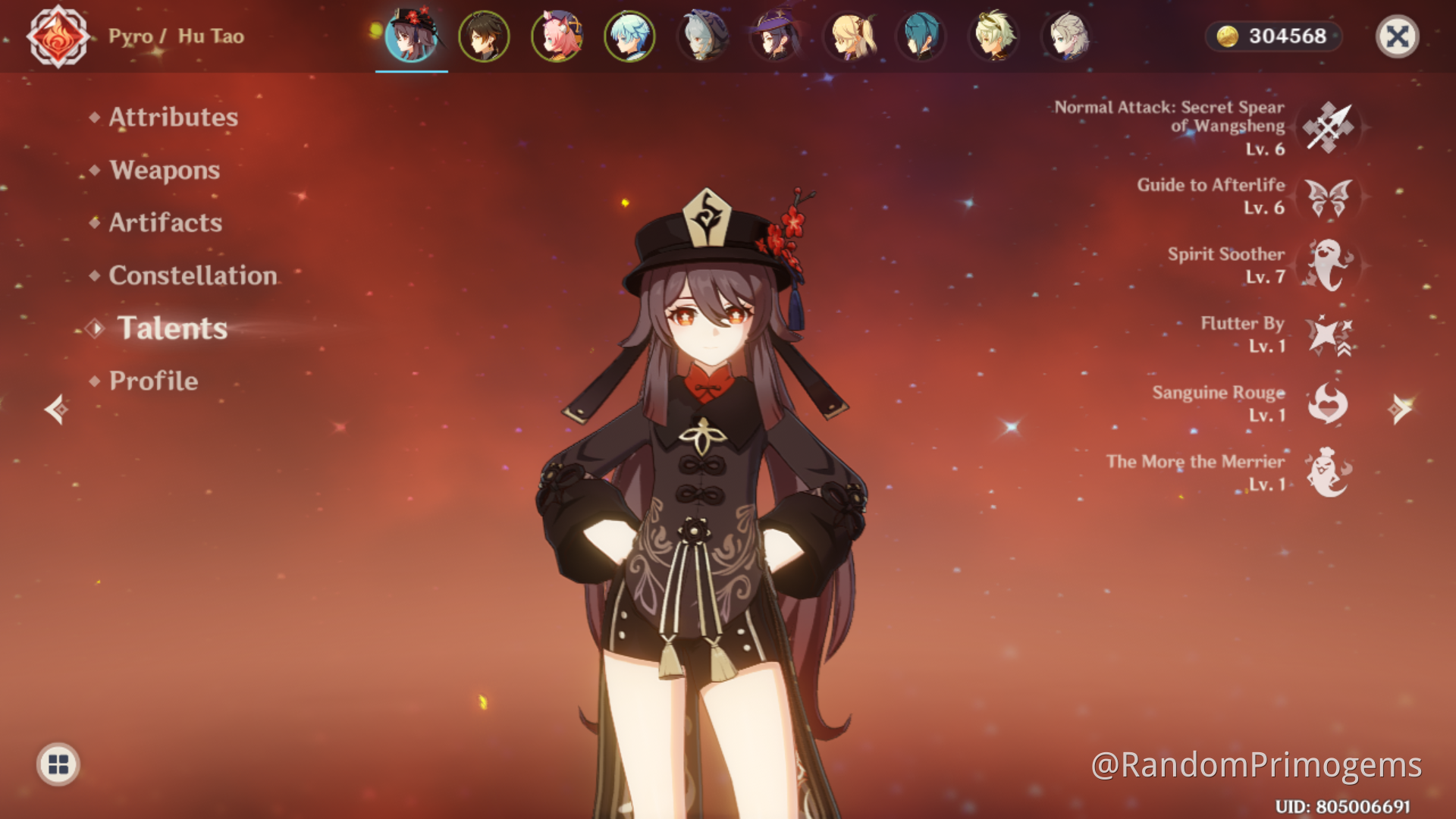Pick the blonde Fischl portrait
The height and width of the screenshot is (819, 1456).
(x=848, y=36)
